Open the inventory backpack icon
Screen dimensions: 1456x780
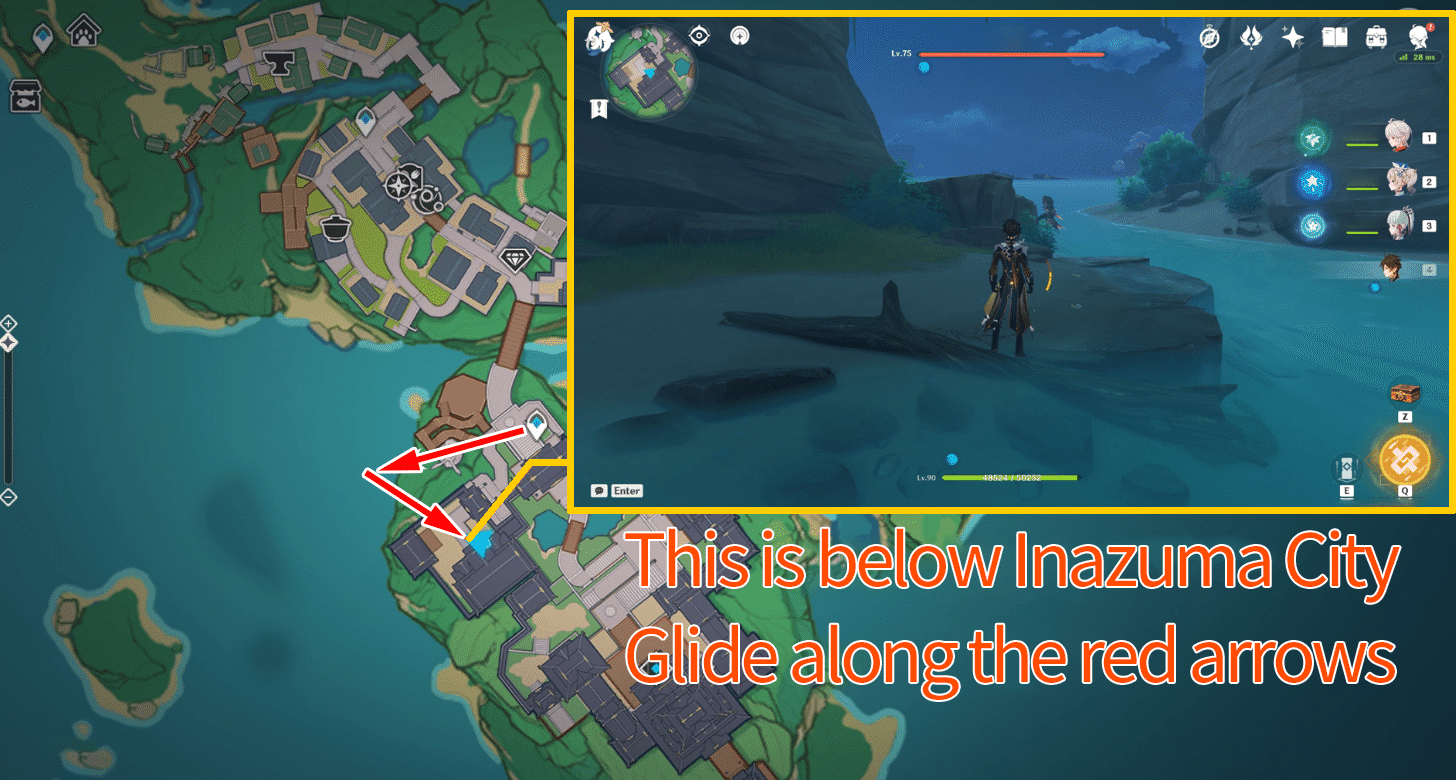click(x=1376, y=36)
